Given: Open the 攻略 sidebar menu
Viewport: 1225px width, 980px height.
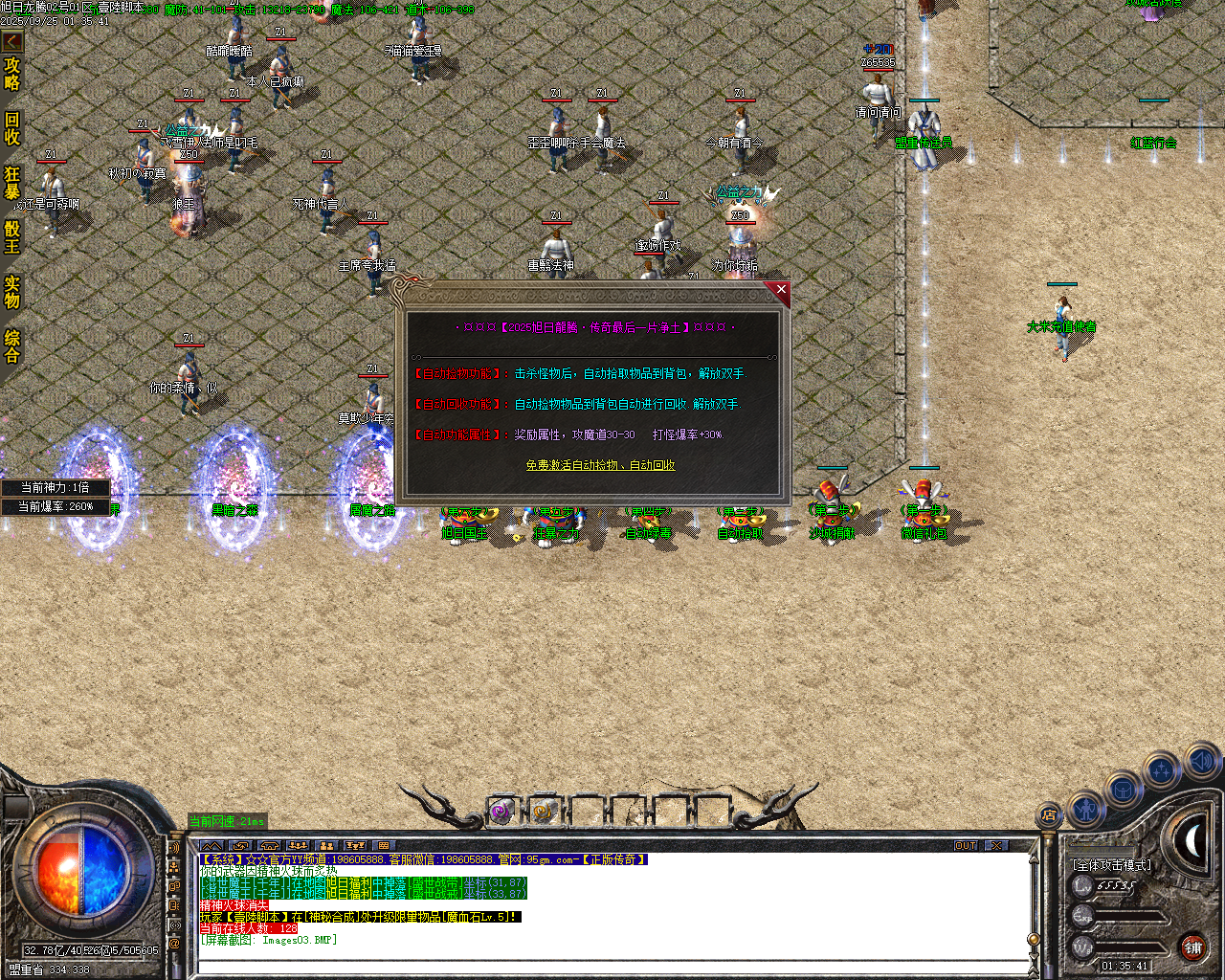Looking at the screenshot, I should point(13,73).
